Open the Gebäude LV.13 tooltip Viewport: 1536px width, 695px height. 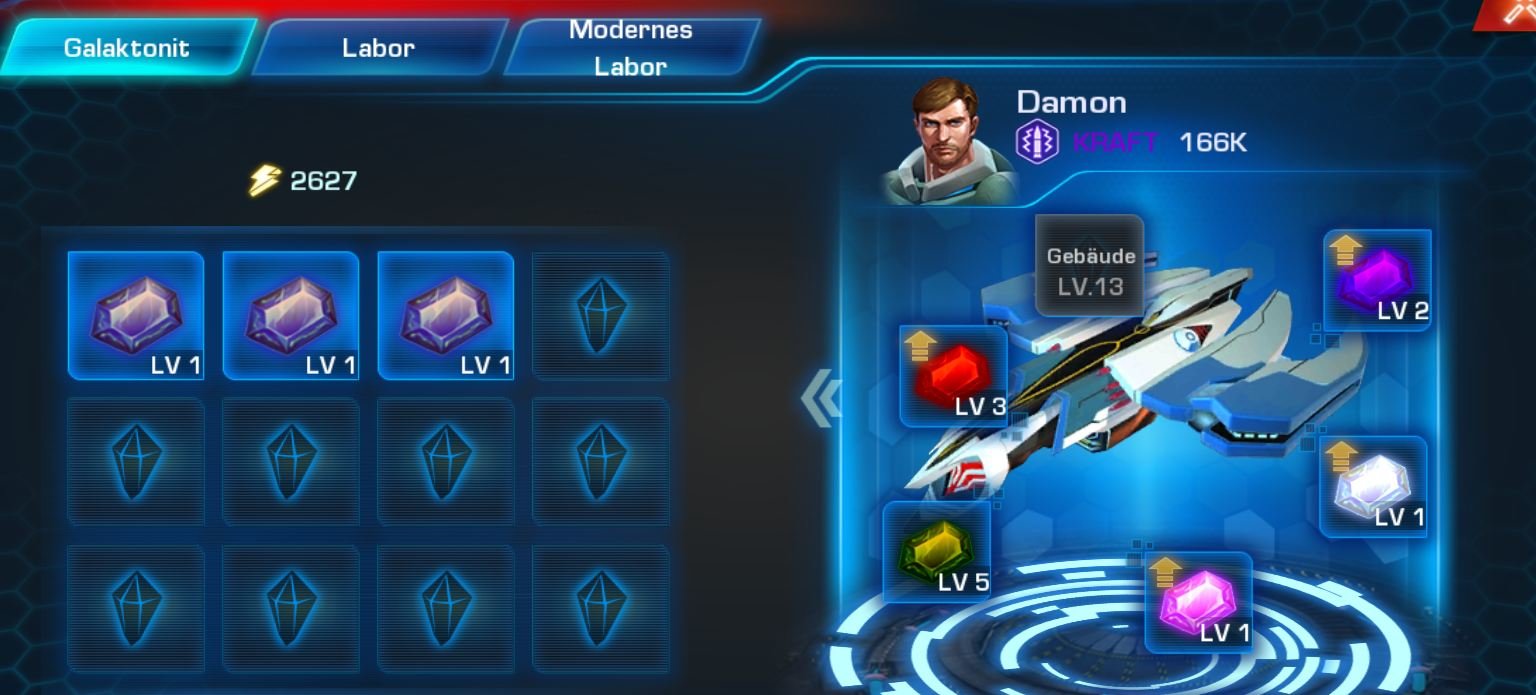click(x=1090, y=270)
